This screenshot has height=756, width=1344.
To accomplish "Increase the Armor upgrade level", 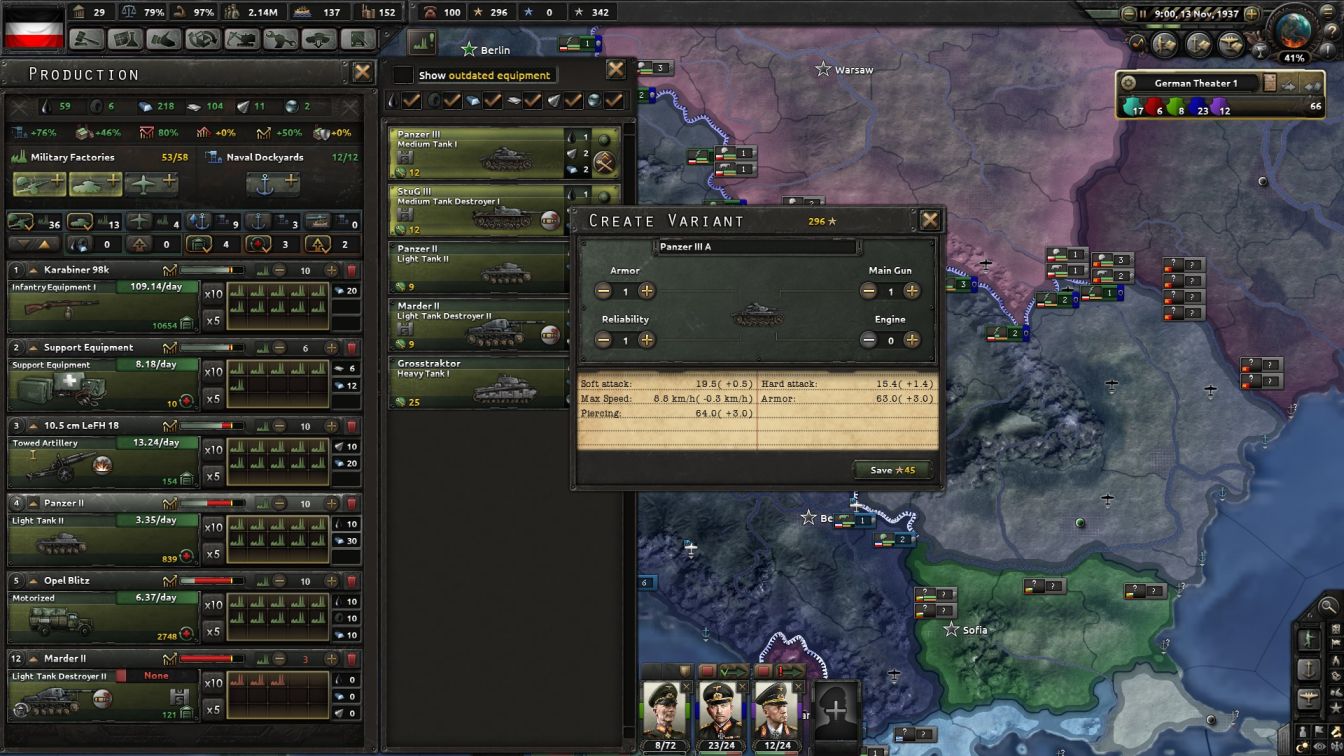I will [x=648, y=290].
